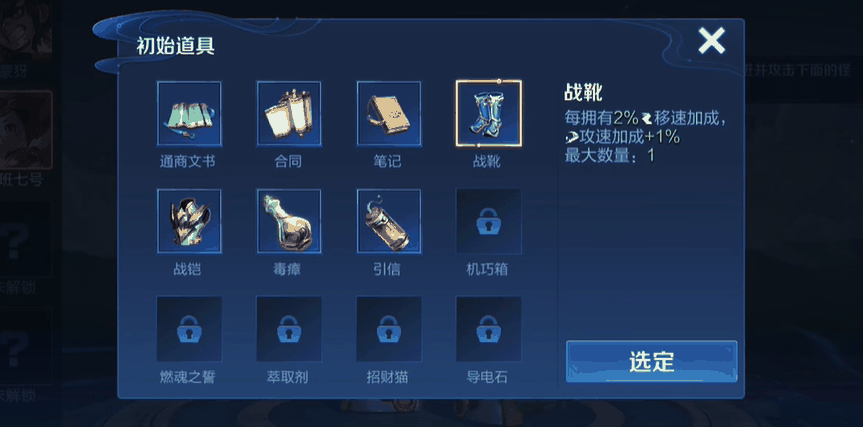Confirm selection with the 选定 button
Image resolution: width=863 pixels, height=427 pixels.
(x=651, y=361)
